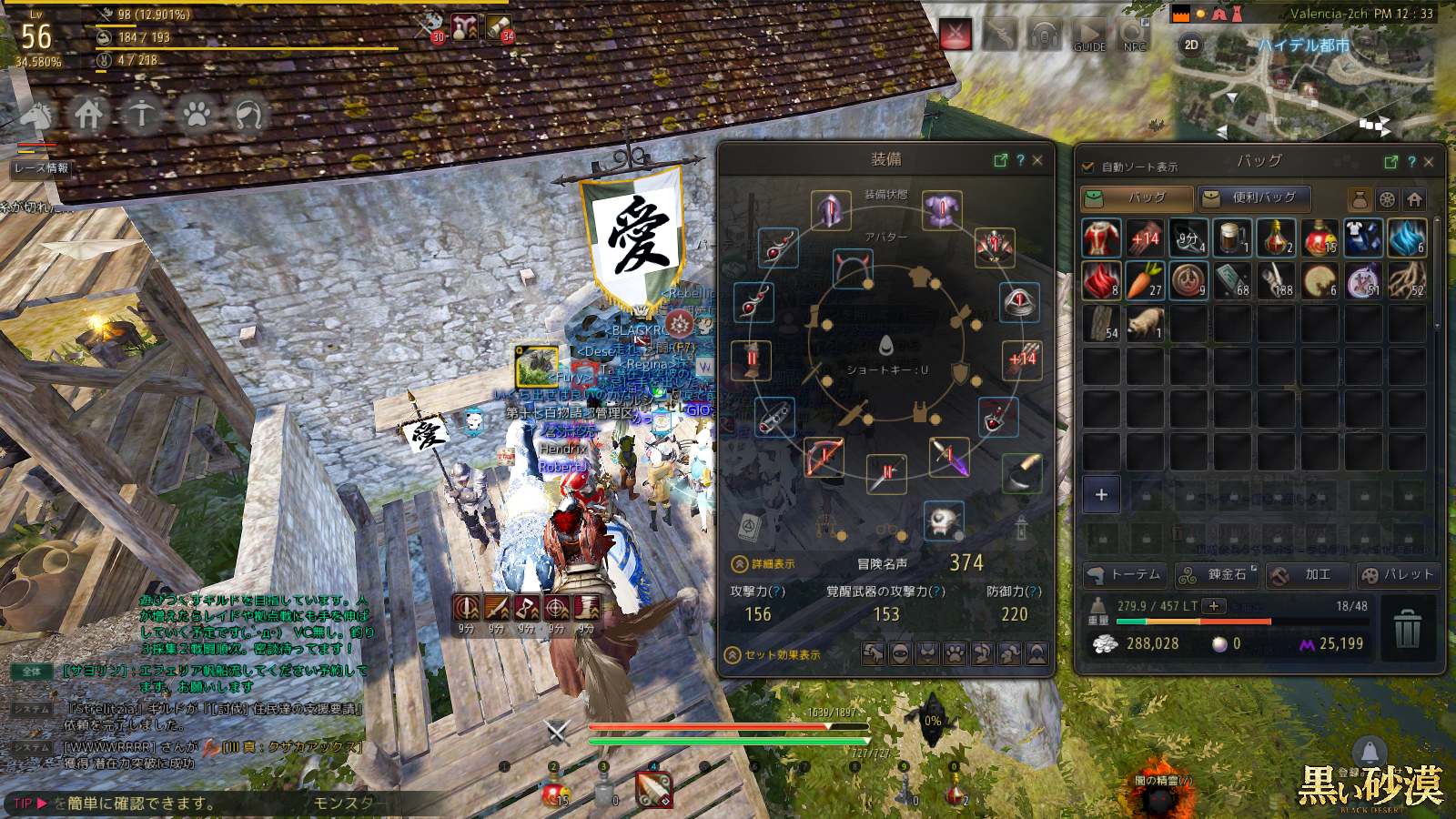
Task: Select the equipped bow main weapon slot
Action: pos(824,457)
